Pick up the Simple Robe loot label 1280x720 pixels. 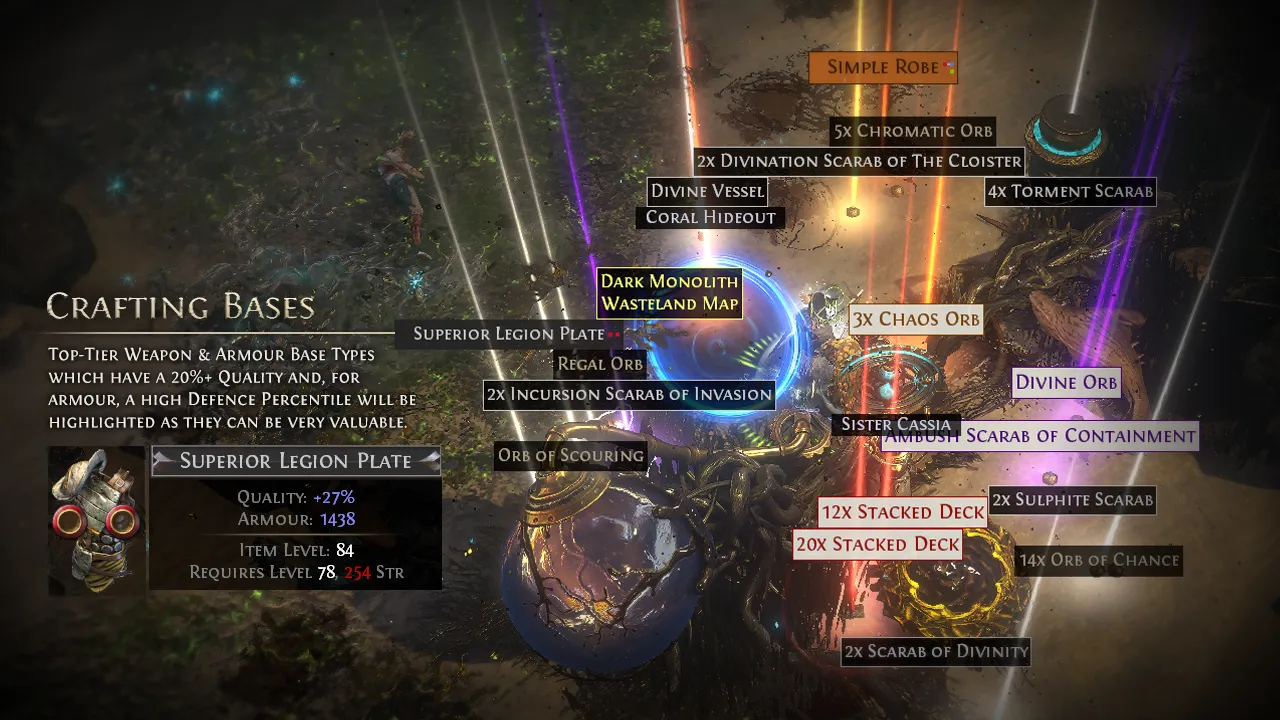883,68
